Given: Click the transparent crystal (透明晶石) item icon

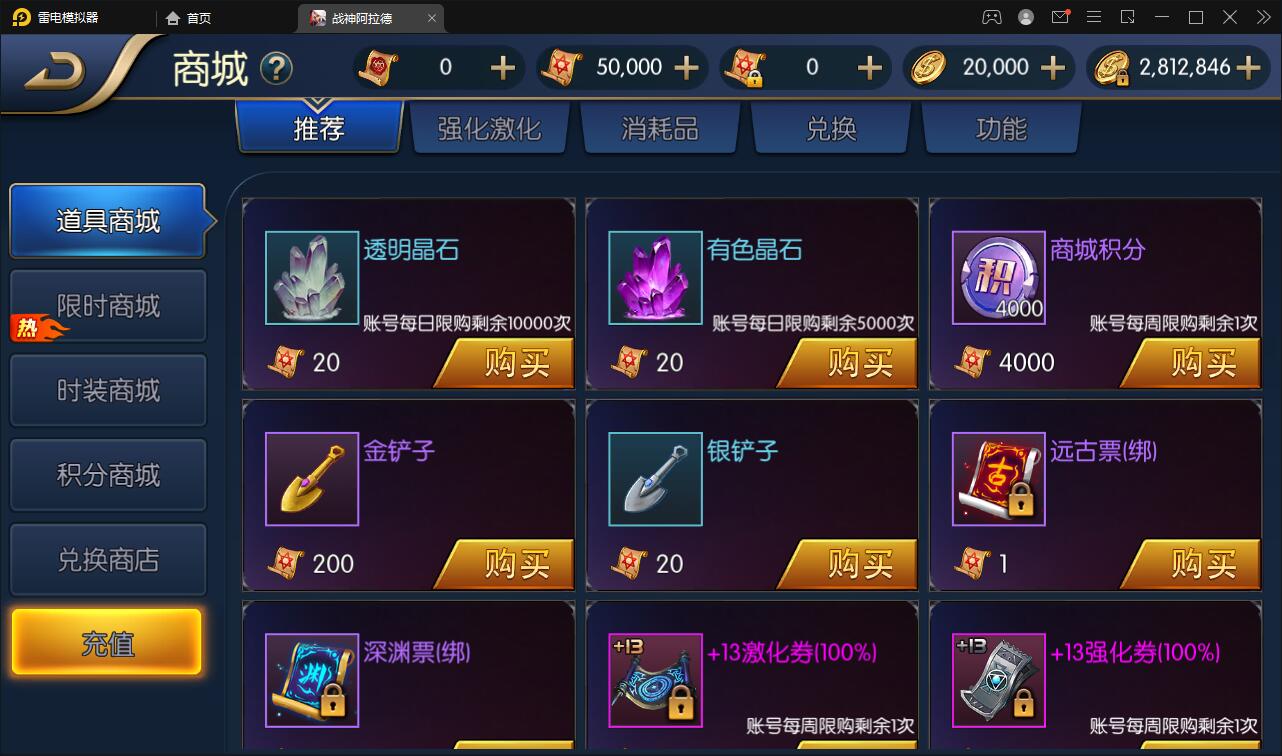Looking at the screenshot, I should coord(311,278).
